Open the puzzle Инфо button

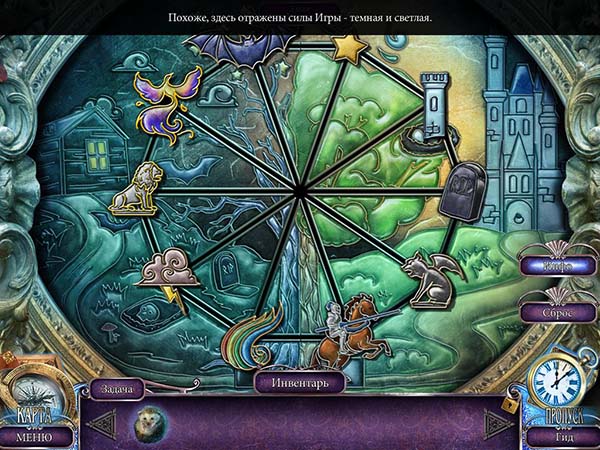pos(558,268)
